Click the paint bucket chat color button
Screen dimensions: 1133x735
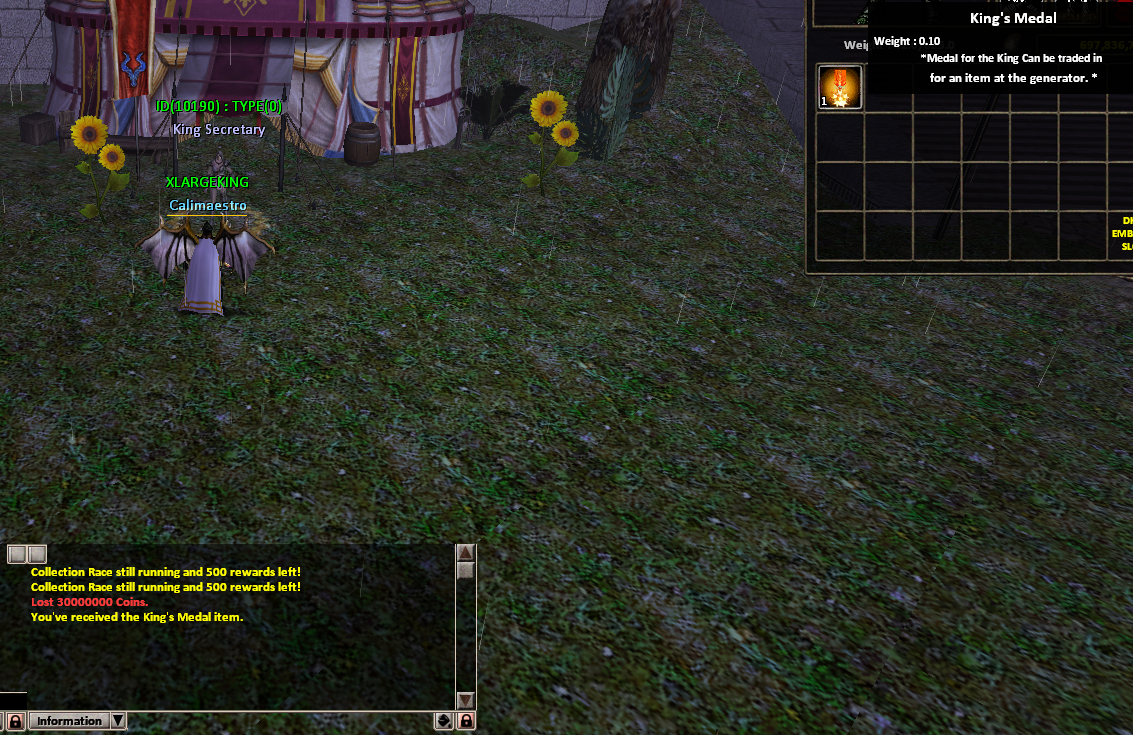(x=443, y=721)
